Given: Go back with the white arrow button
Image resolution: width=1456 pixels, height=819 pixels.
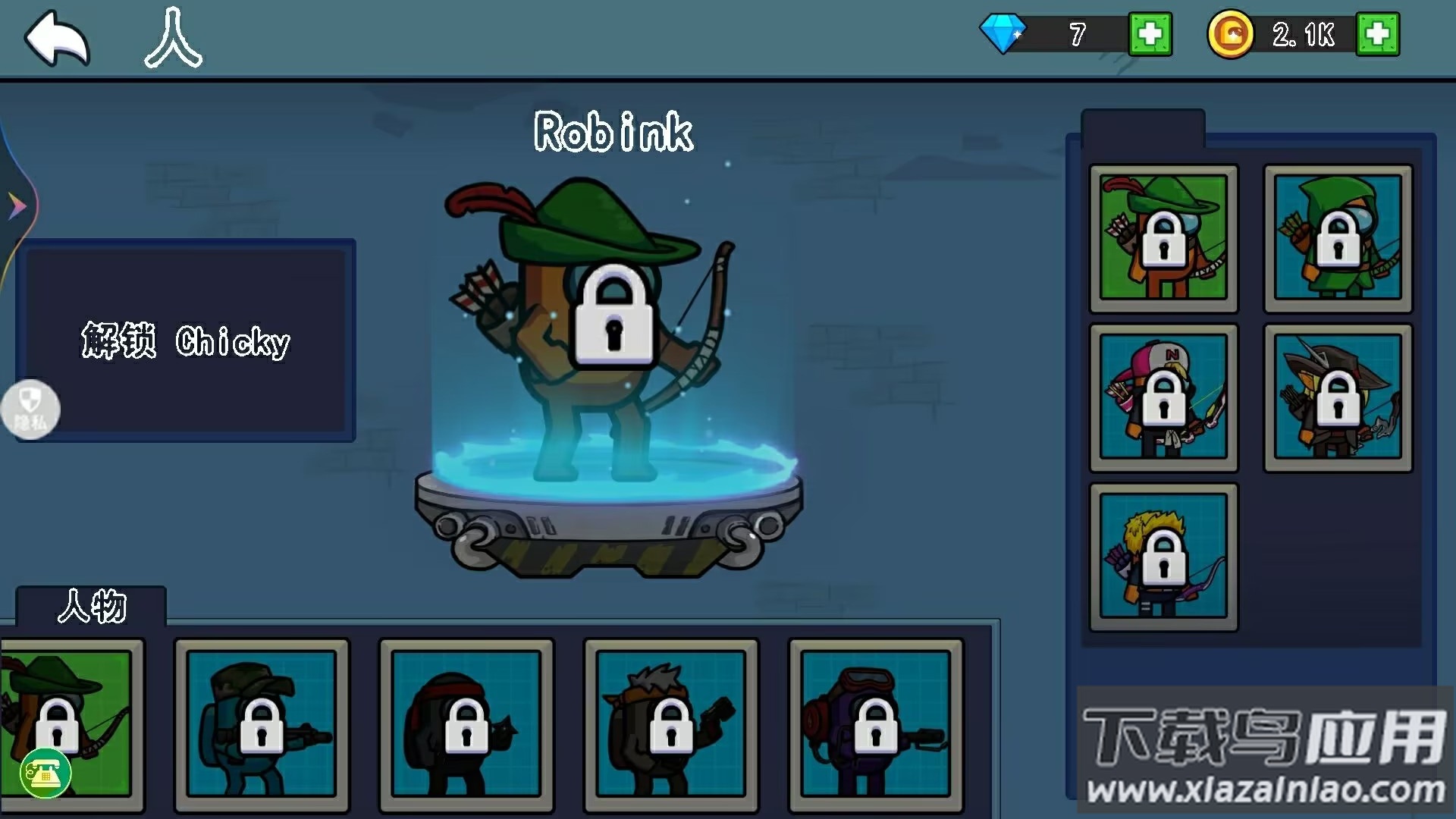Looking at the screenshot, I should [x=58, y=38].
